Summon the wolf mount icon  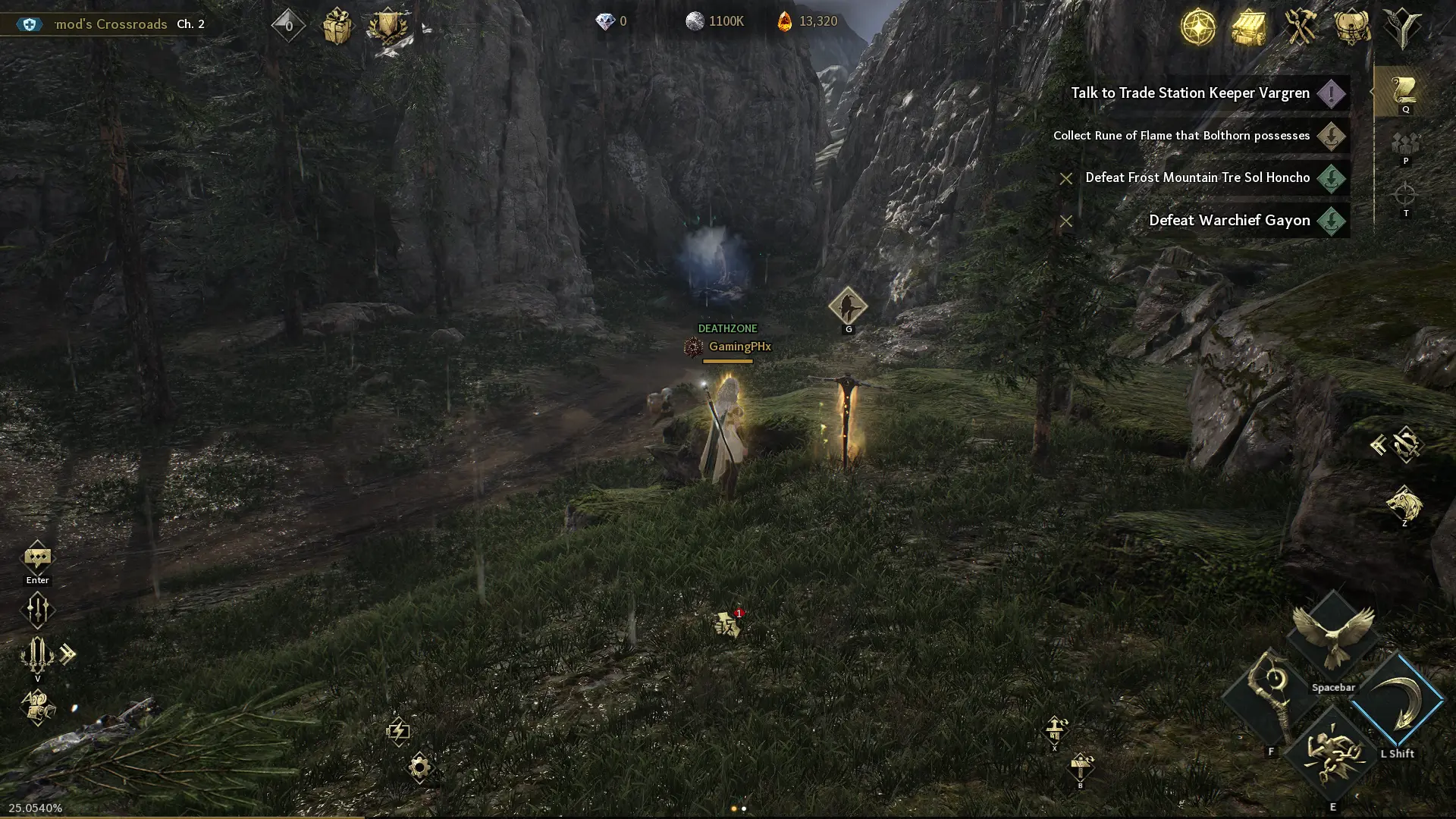(1404, 504)
